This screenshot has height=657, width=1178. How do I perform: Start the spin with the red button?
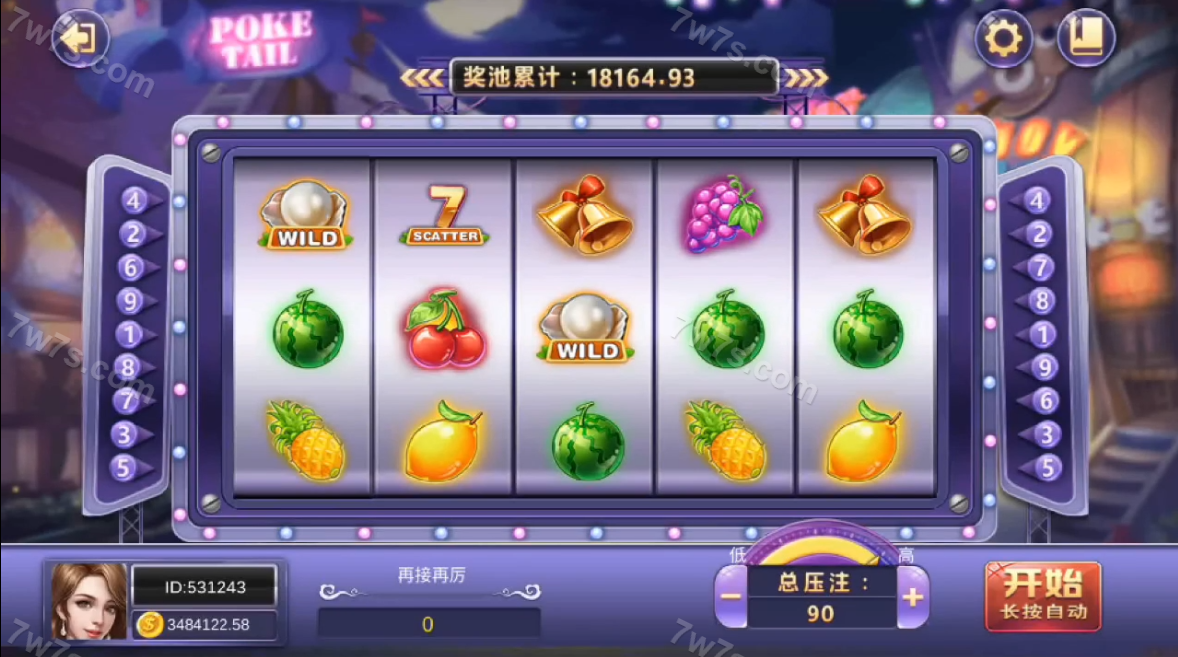click(1042, 595)
